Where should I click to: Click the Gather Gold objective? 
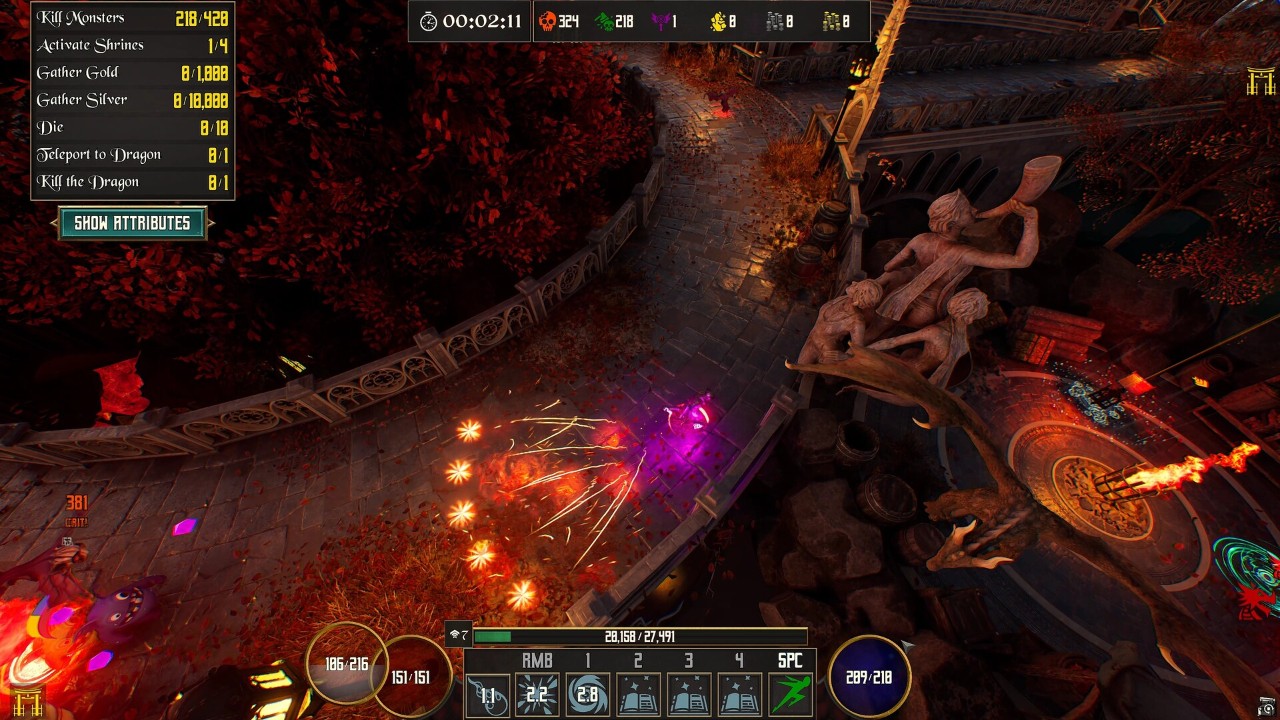pos(132,73)
